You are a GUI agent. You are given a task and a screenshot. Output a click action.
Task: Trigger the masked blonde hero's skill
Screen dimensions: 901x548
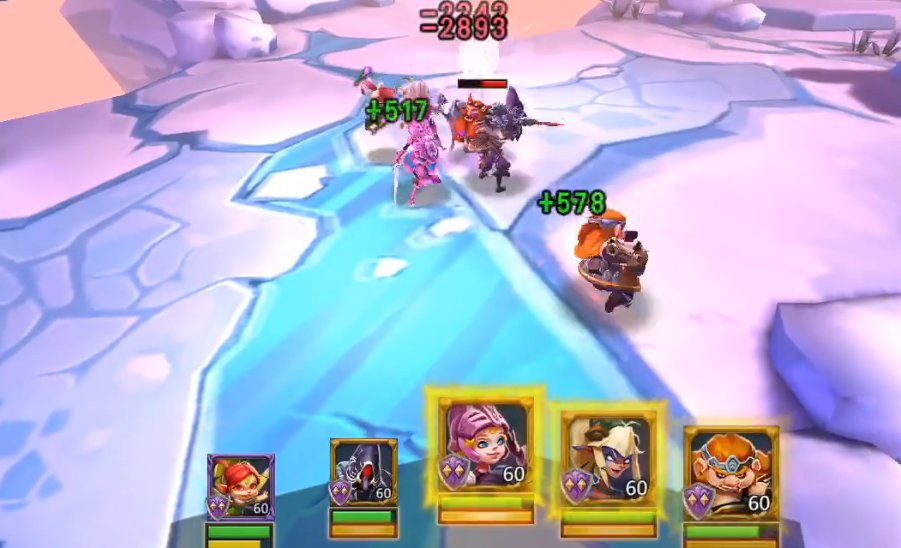608,455
